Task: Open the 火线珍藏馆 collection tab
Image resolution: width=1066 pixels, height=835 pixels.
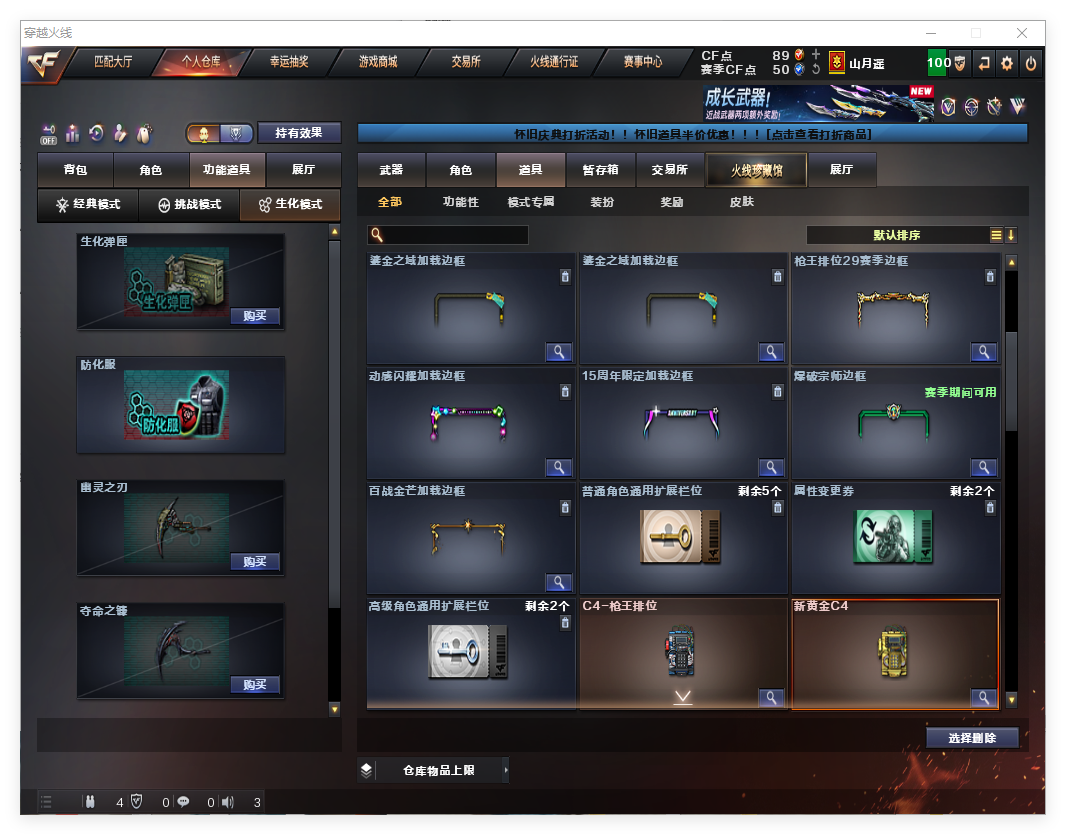Action: [756, 170]
